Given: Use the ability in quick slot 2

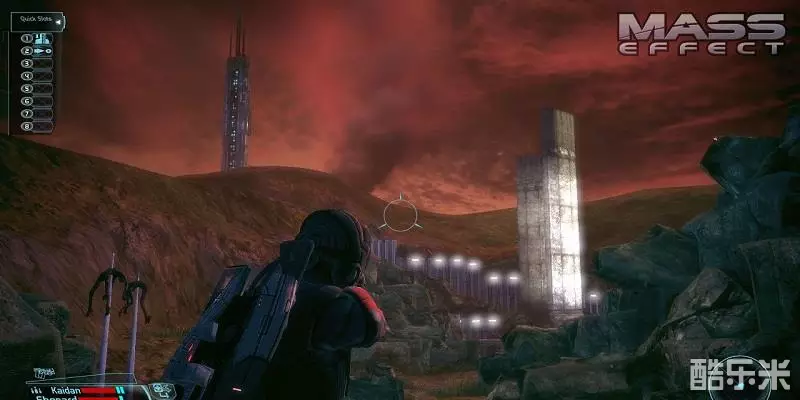Looking at the screenshot, I should (43, 50).
